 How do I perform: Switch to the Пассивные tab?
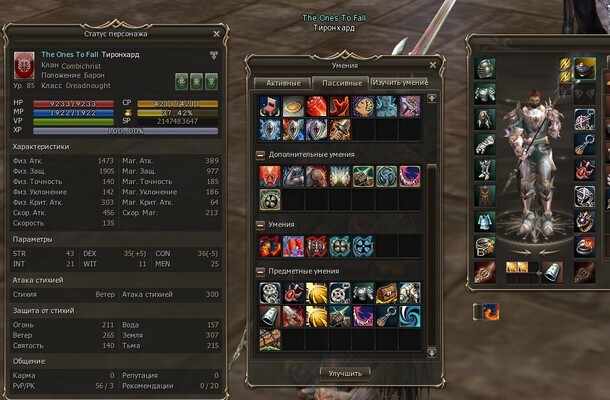pyautogui.click(x=340, y=82)
